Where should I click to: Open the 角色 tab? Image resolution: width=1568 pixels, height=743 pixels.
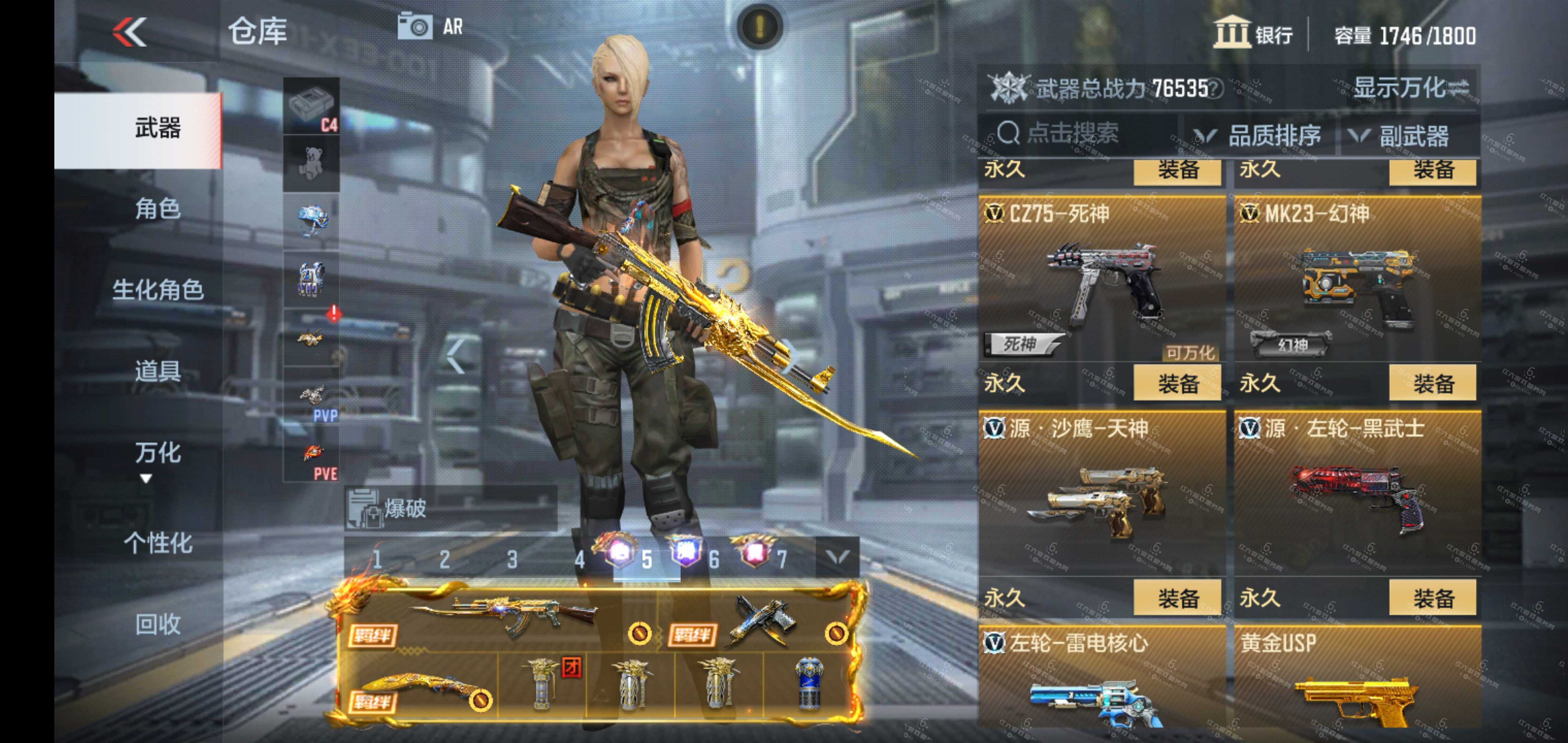[x=157, y=209]
